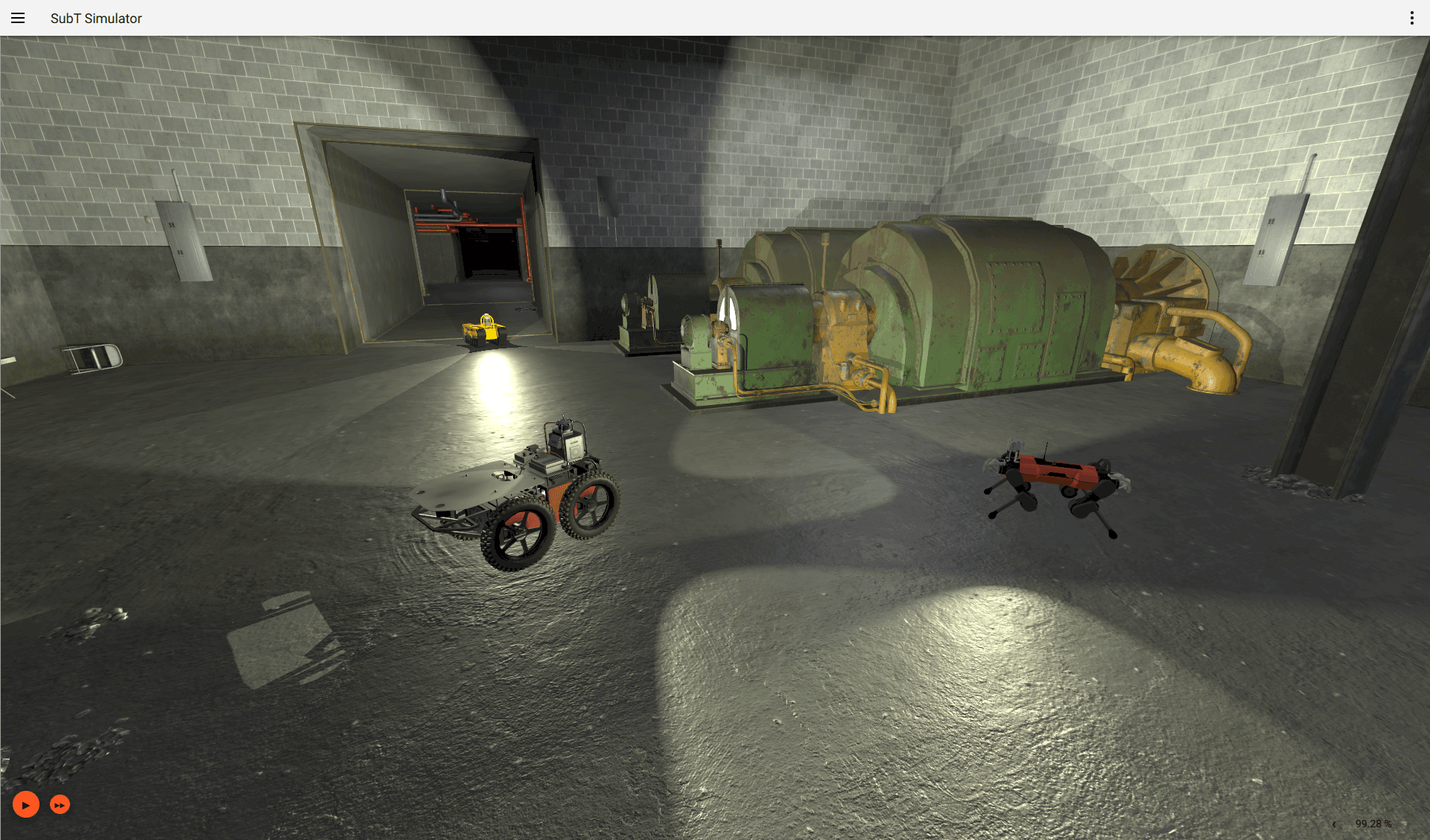Screen dimensions: 1430x840
Task: Open the three-dot options menu
Action: pos(1411,18)
